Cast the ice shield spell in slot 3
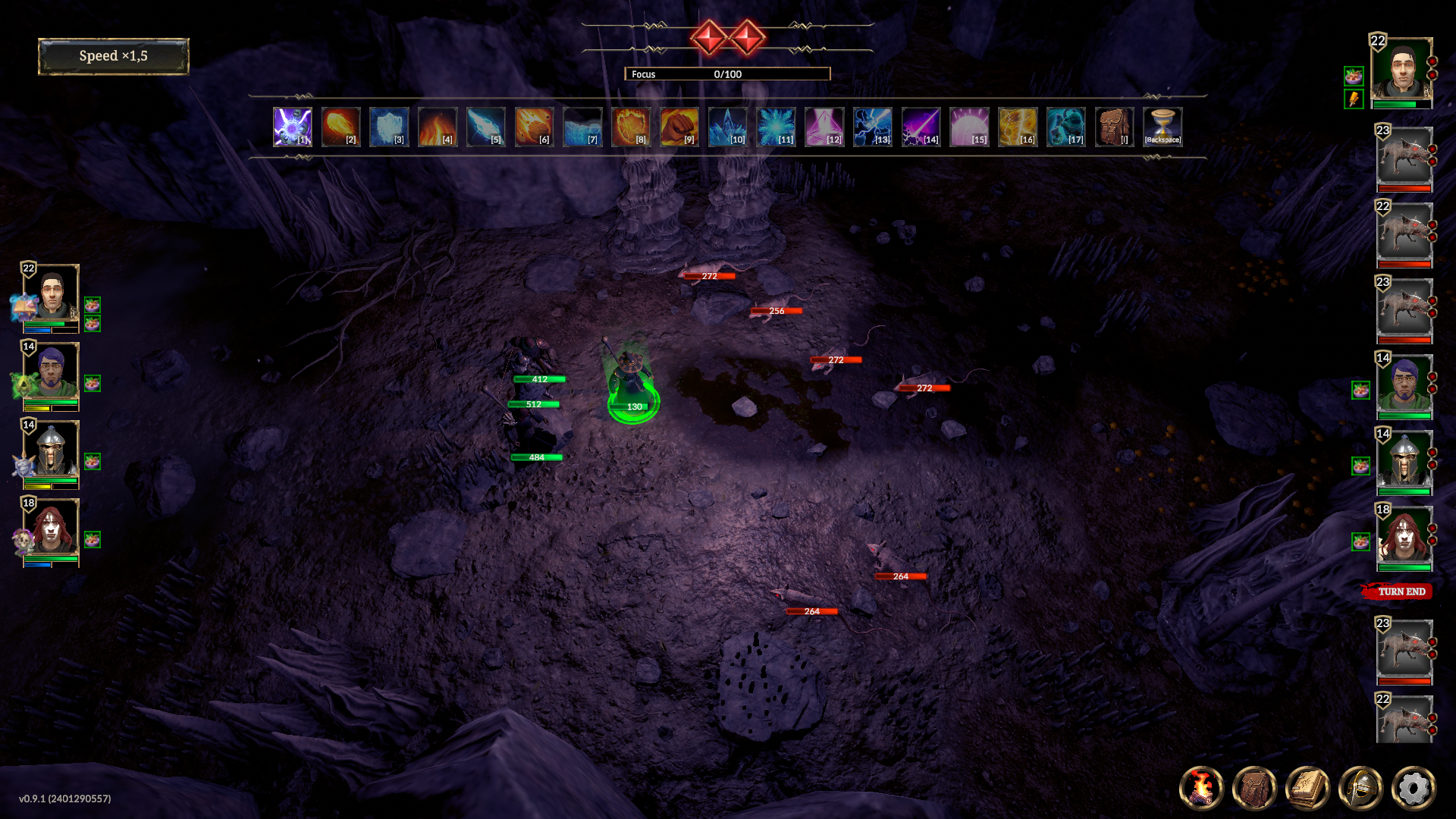 coord(389,127)
